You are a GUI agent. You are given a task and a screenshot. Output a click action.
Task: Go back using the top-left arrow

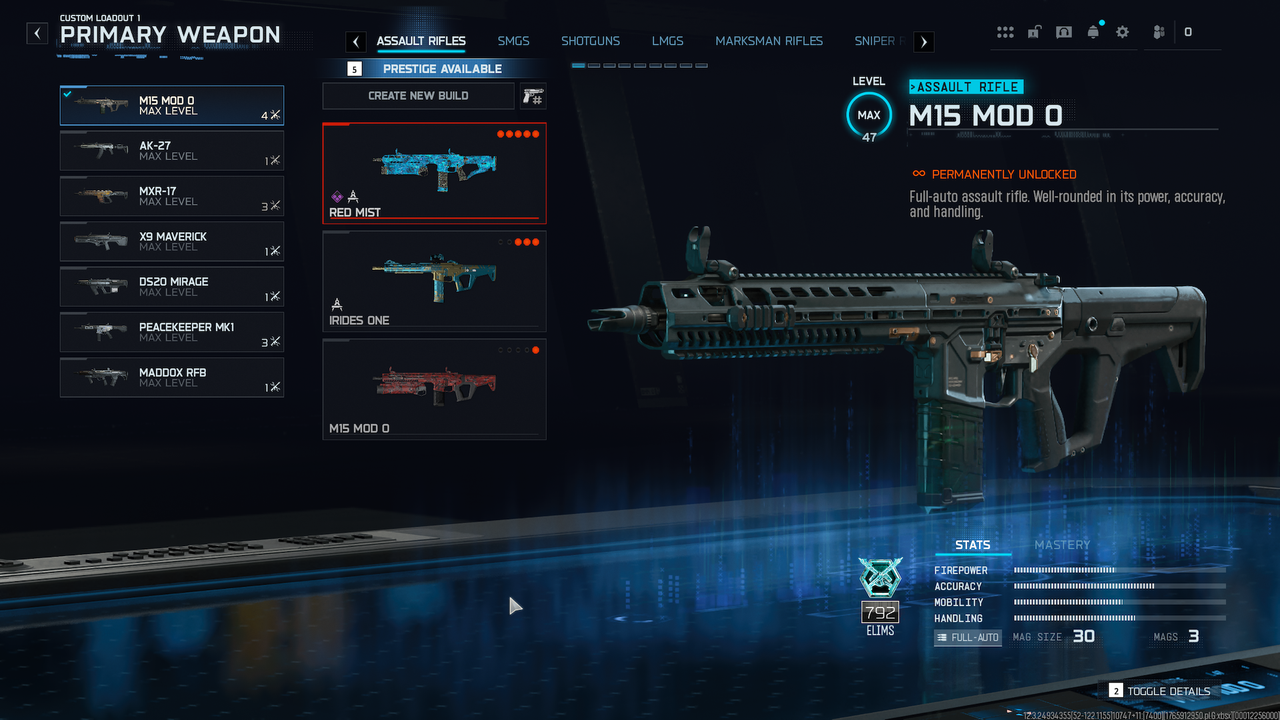click(x=37, y=33)
